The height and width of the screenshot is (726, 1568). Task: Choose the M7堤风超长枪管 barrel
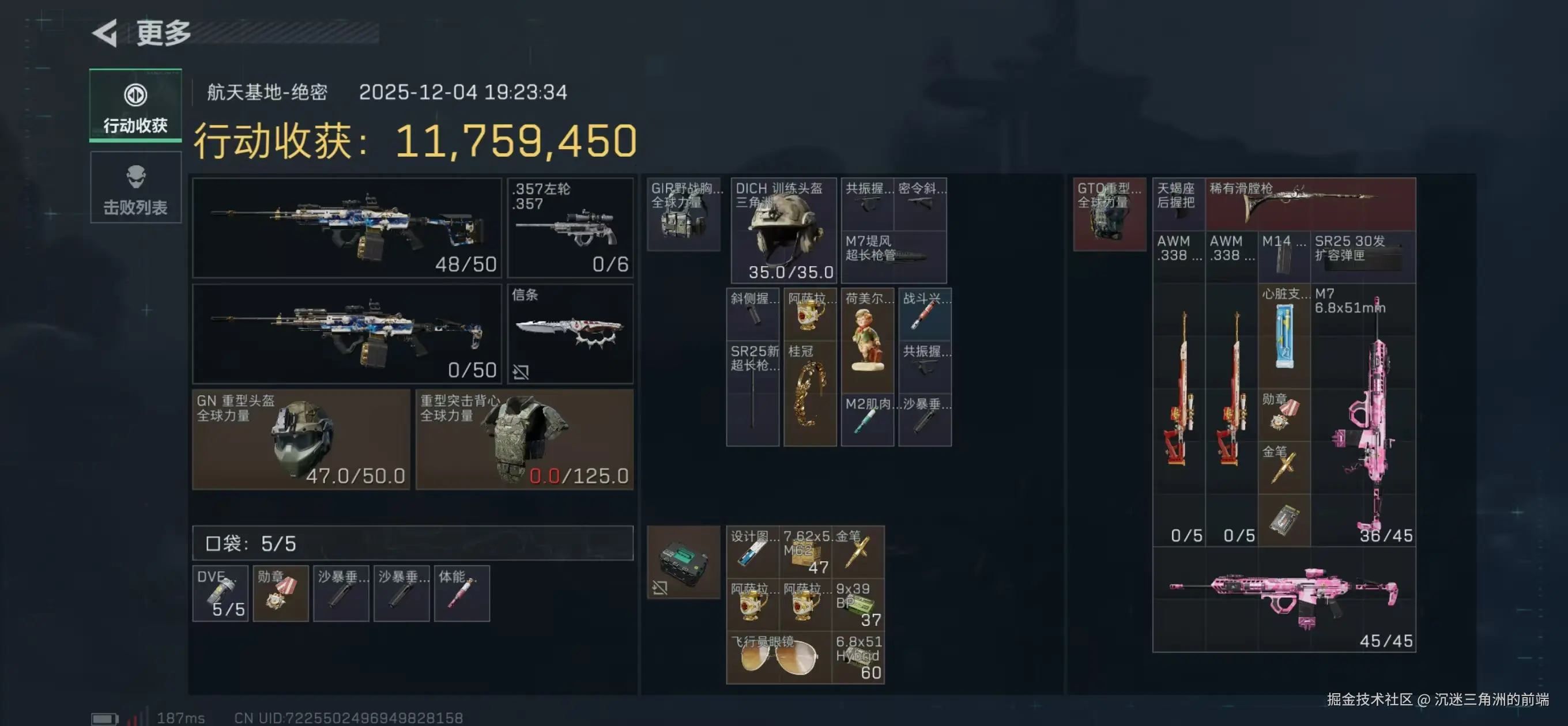click(x=893, y=256)
